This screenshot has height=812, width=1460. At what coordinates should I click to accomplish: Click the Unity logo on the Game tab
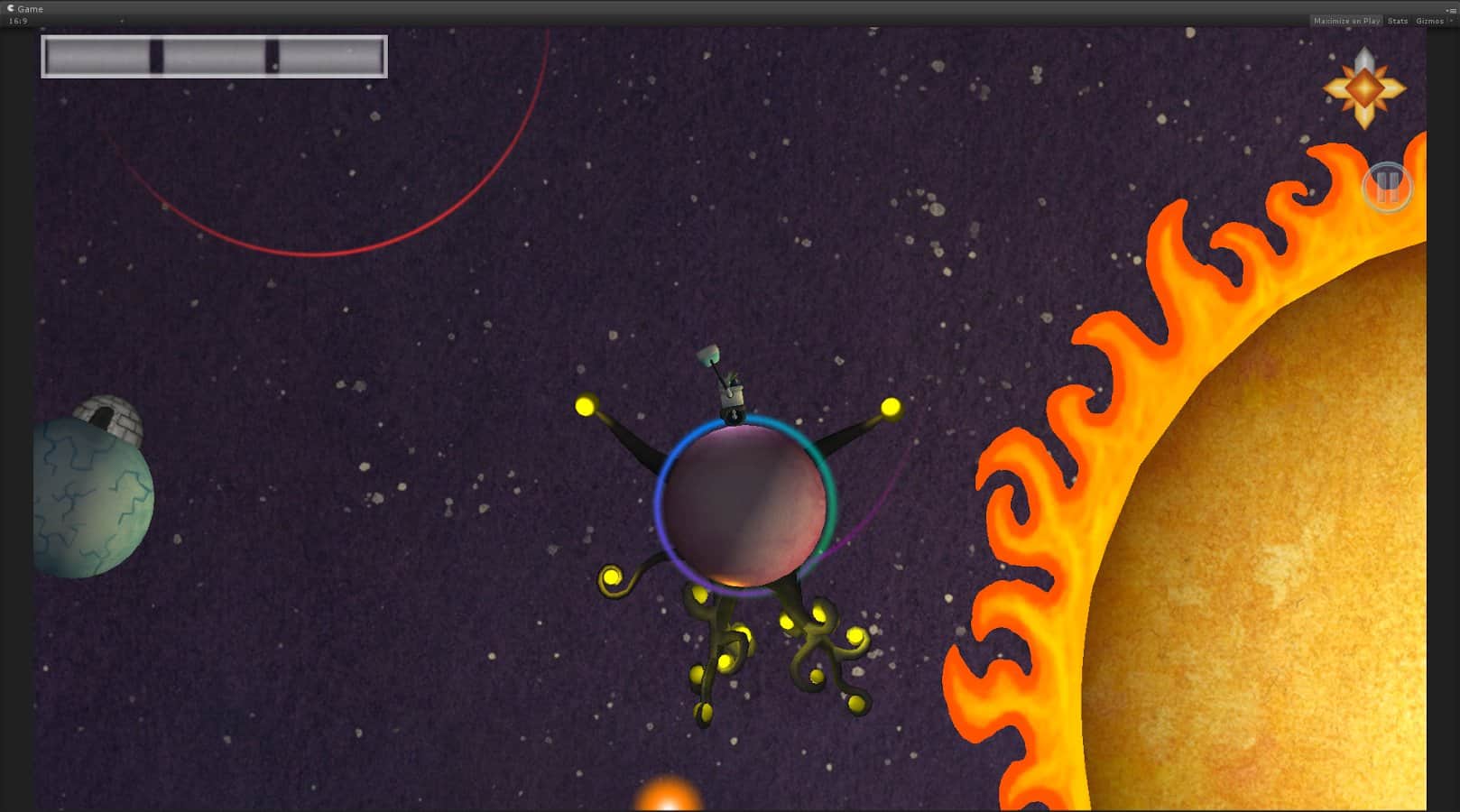coord(9,8)
